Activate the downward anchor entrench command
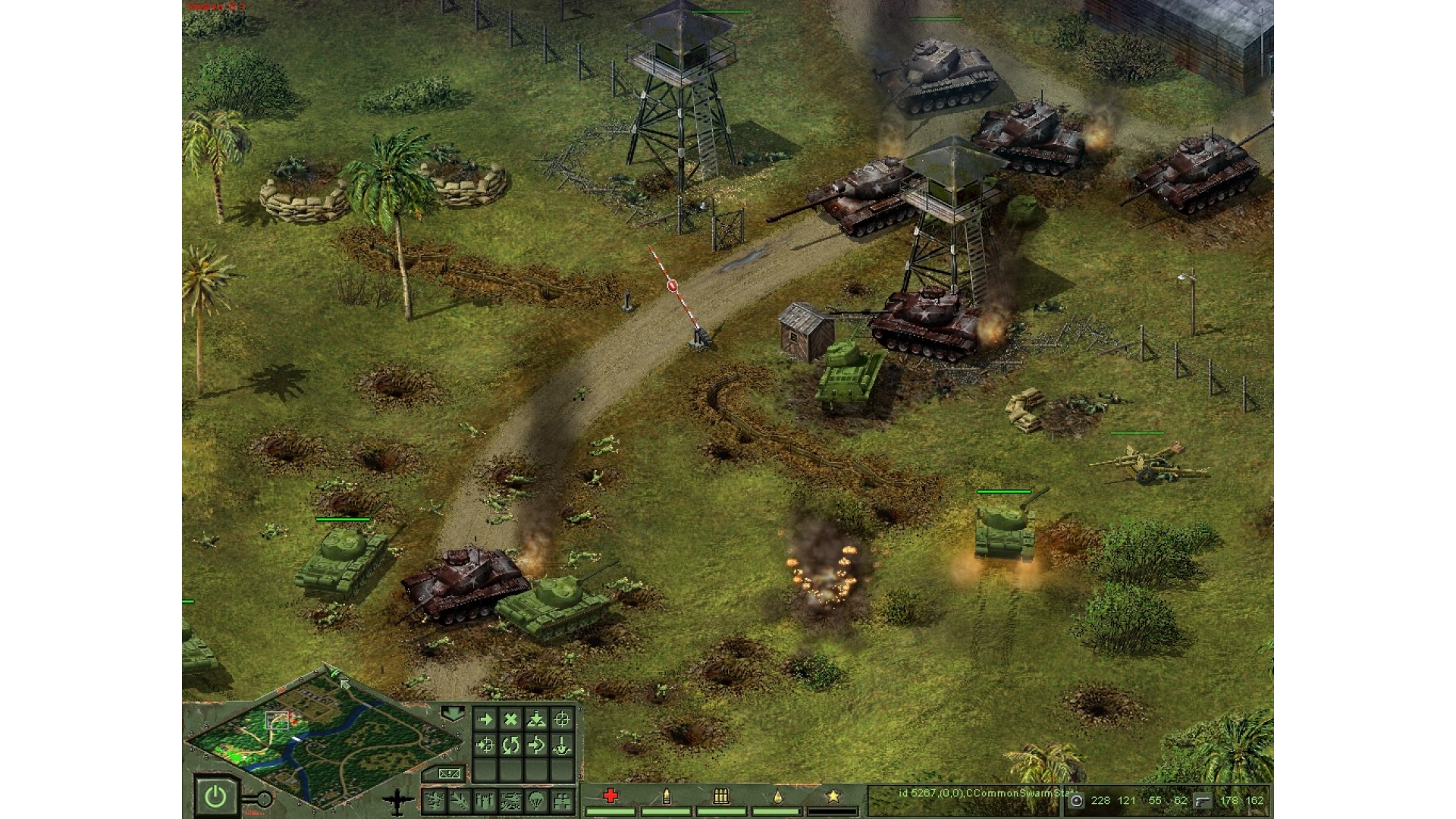The height and width of the screenshot is (819, 1456). (x=562, y=745)
